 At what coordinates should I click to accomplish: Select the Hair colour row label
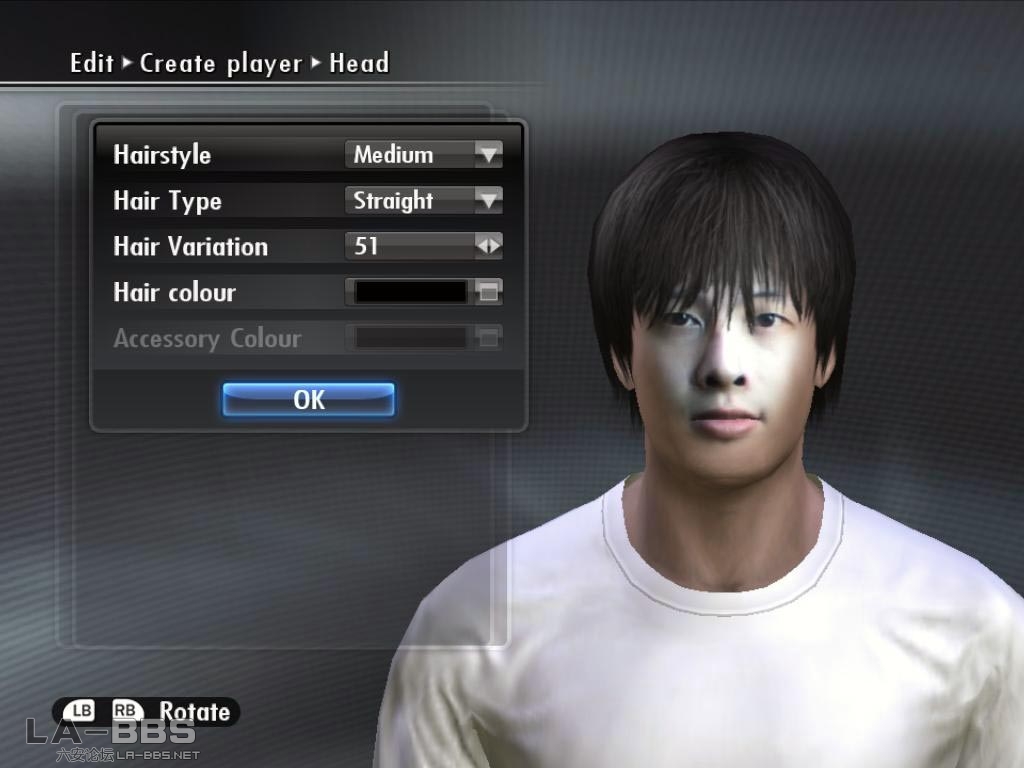pyautogui.click(x=174, y=293)
